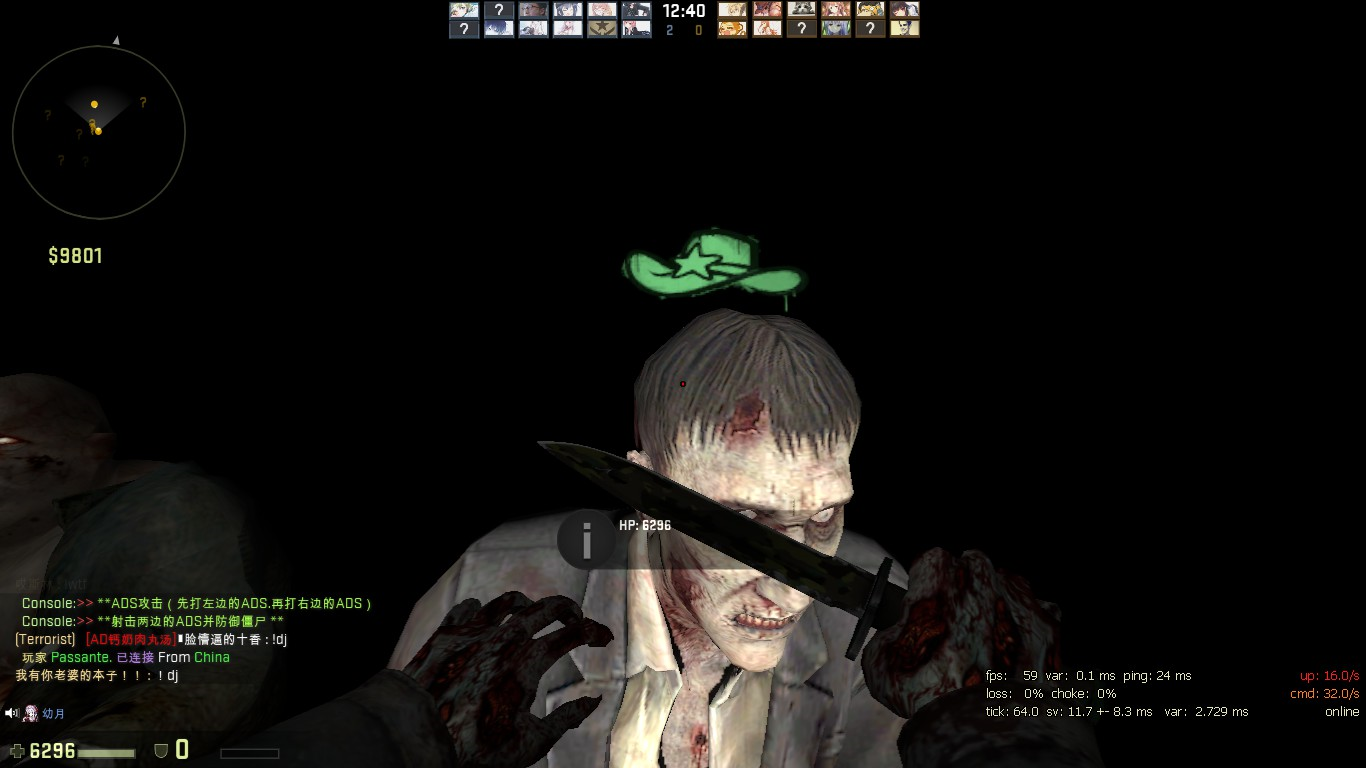Click the yellow player dot on the radar
Screen dimensions: 1366x768
95,103
